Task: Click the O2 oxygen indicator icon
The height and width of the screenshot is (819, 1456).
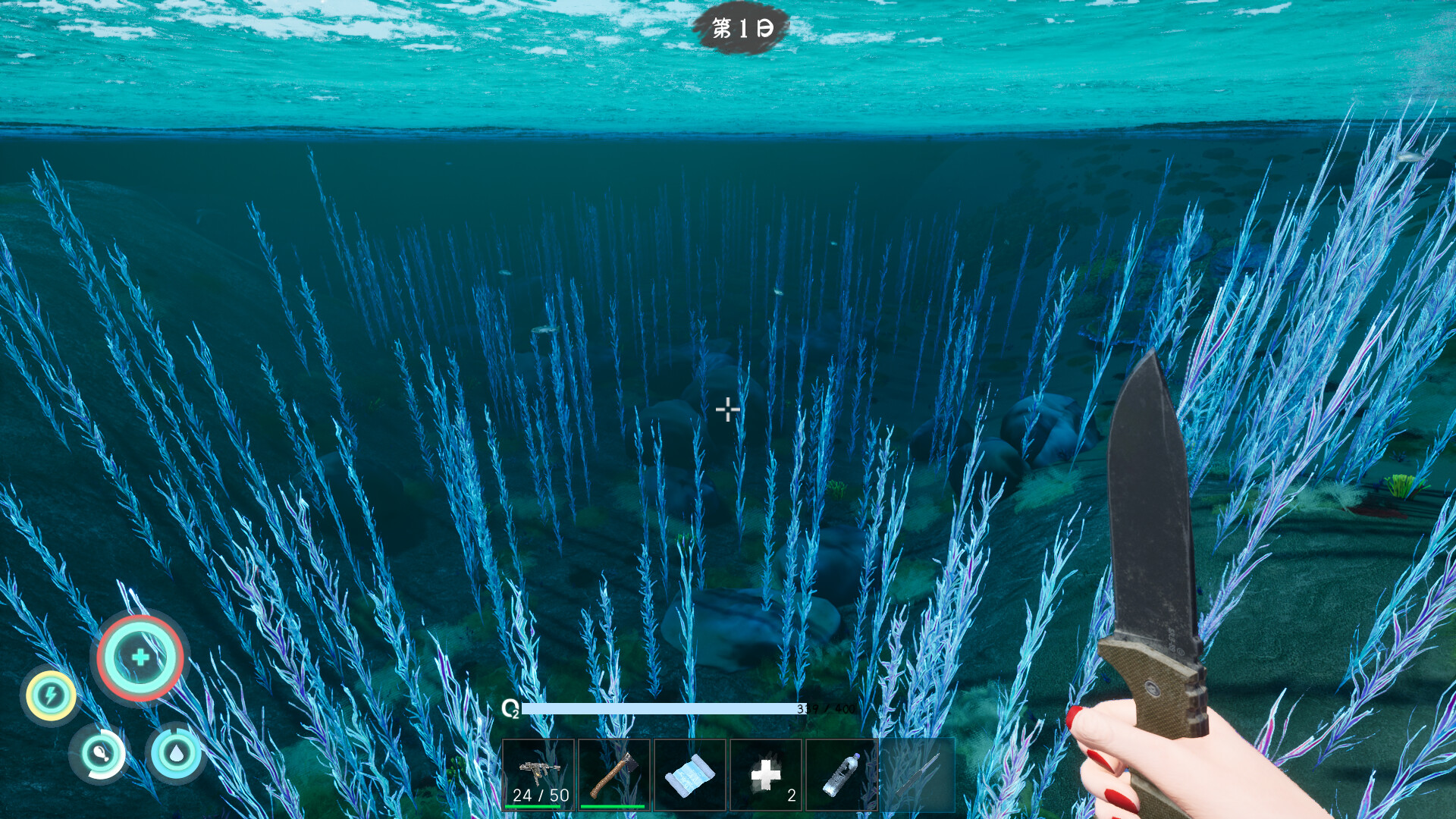Action: click(x=511, y=708)
